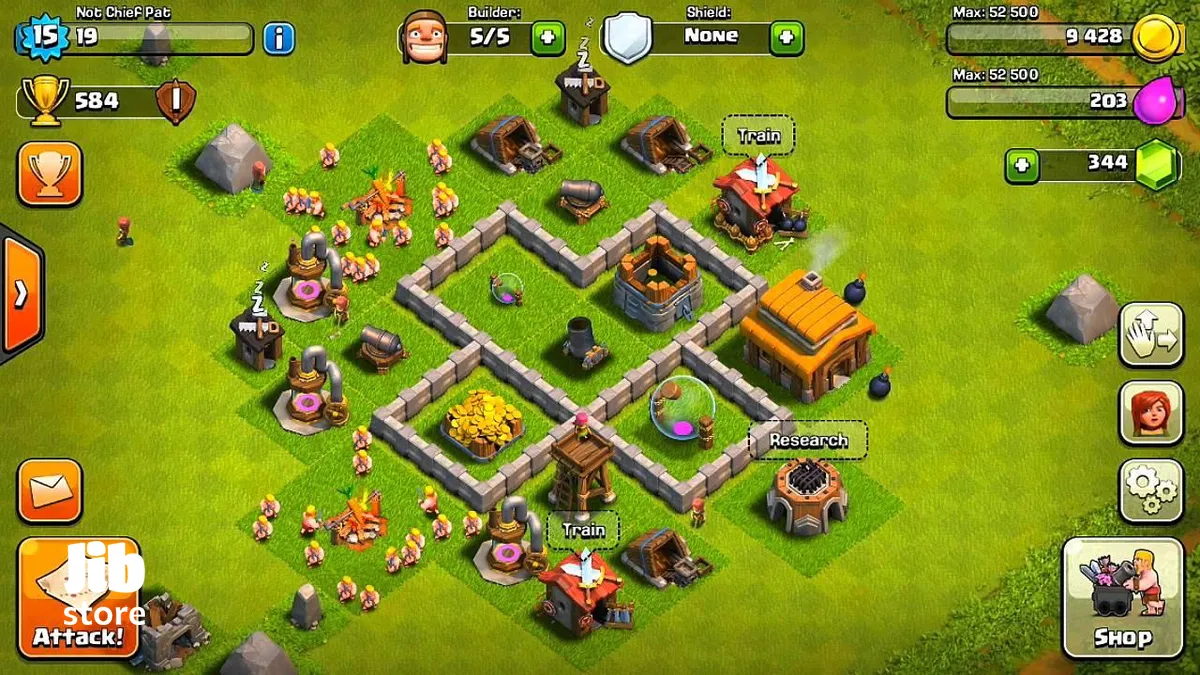Viewport: 1200px width, 675px height.
Task: Collect elixir from the pink elixir bubble
Action: click(x=682, y=408)
